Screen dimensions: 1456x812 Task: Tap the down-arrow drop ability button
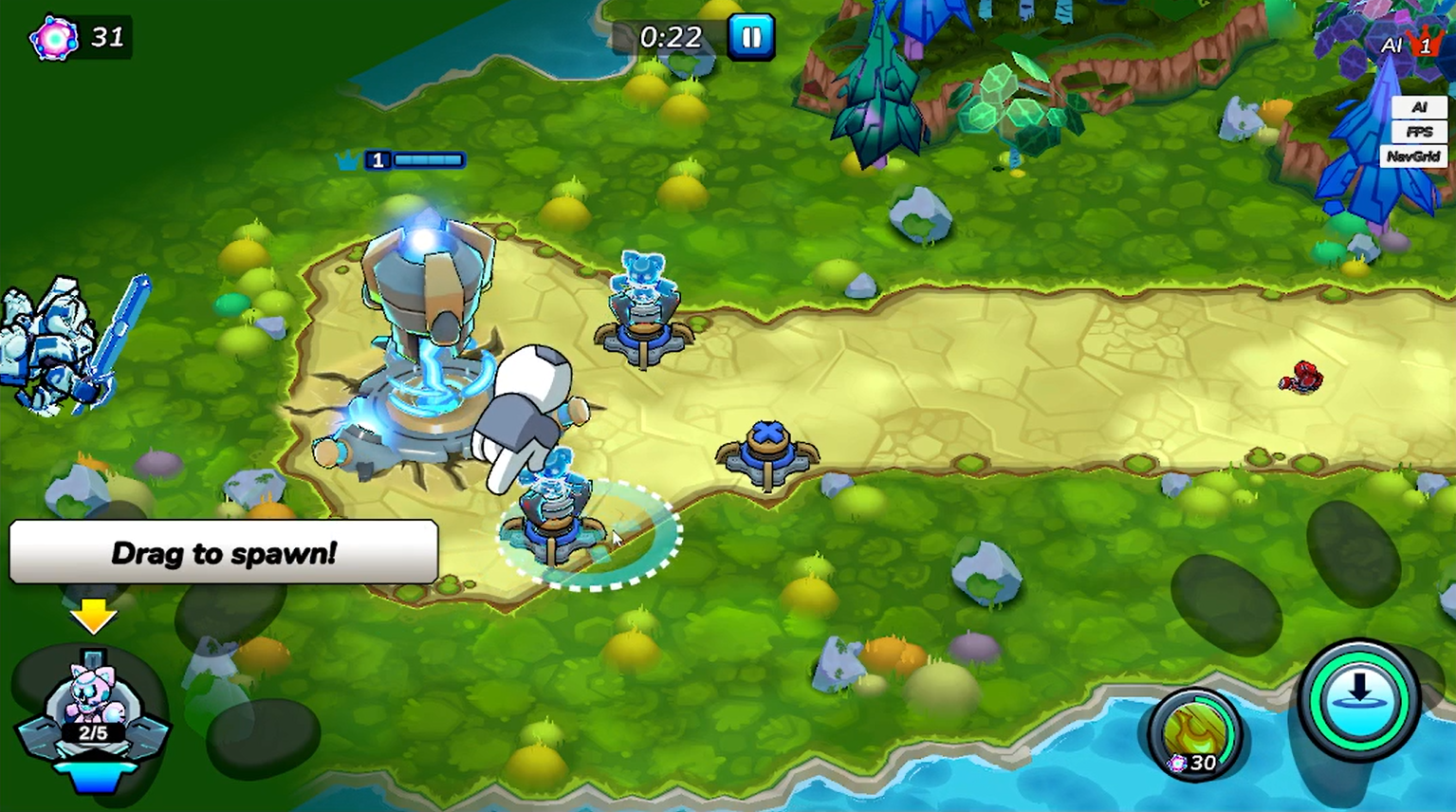tap(1358, 700)
